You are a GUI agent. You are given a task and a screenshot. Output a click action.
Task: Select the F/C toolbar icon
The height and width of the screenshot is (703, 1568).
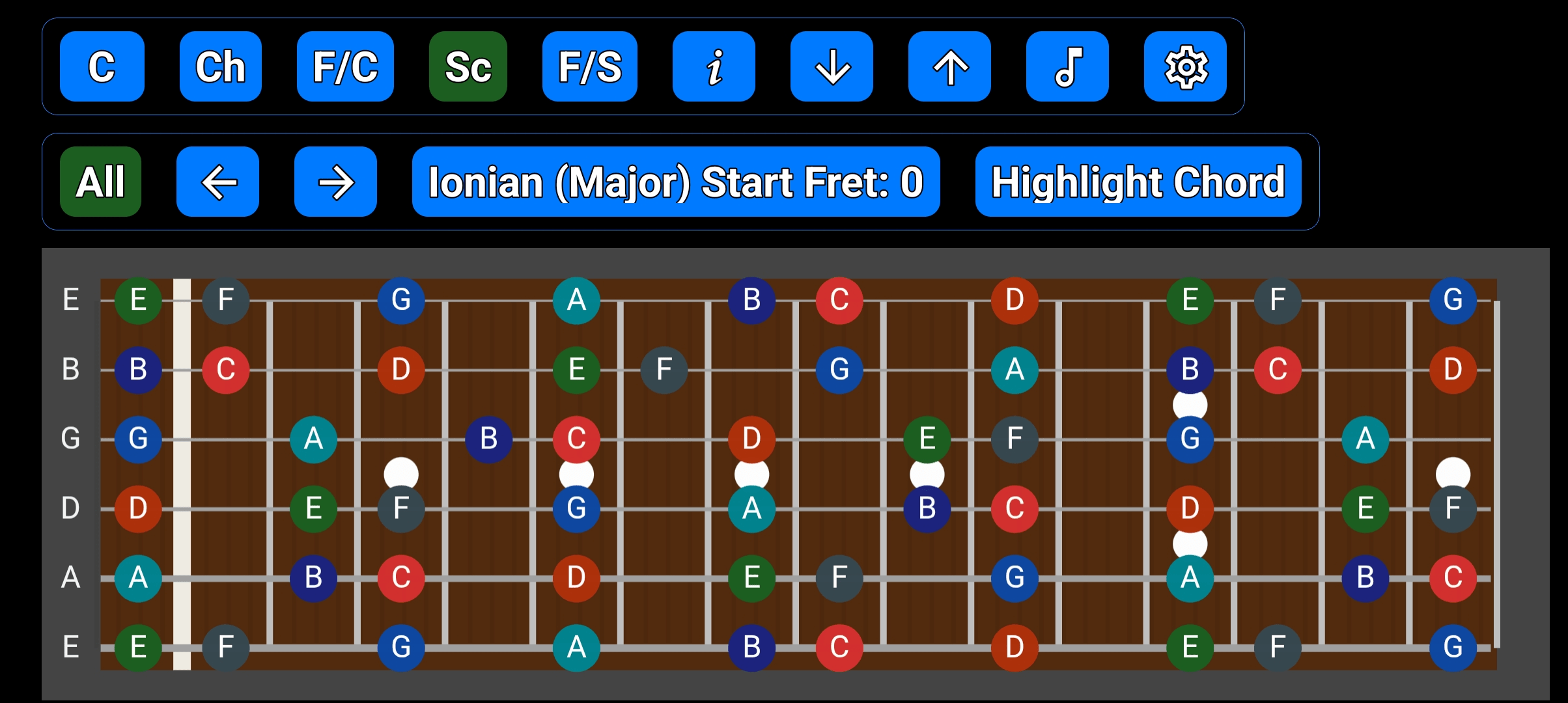[x=345, y=67]
